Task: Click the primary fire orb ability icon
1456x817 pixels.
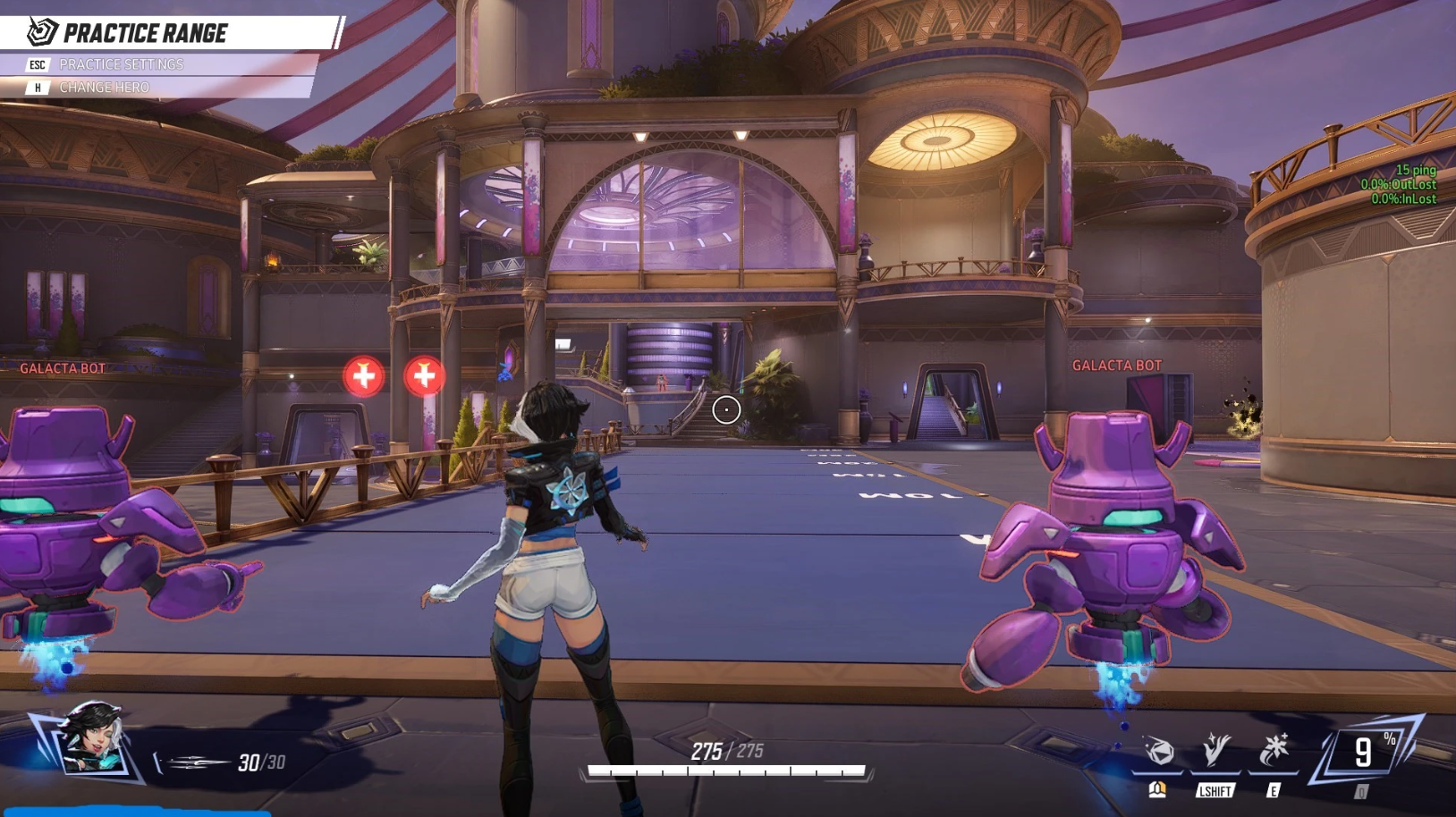Action: 1160,751
